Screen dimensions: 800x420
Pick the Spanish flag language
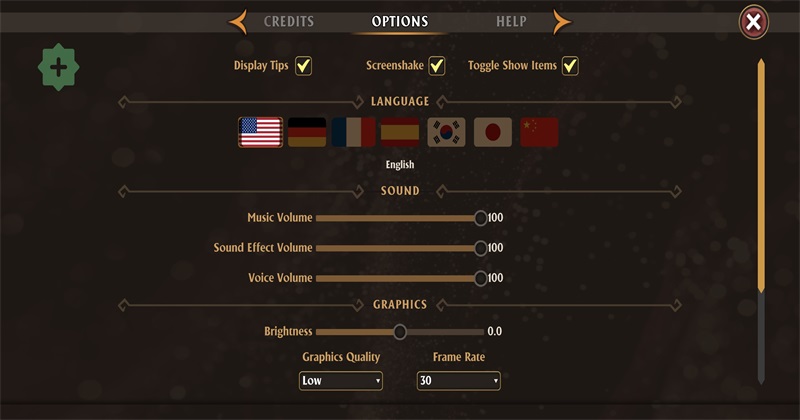(x=400, y=132)
